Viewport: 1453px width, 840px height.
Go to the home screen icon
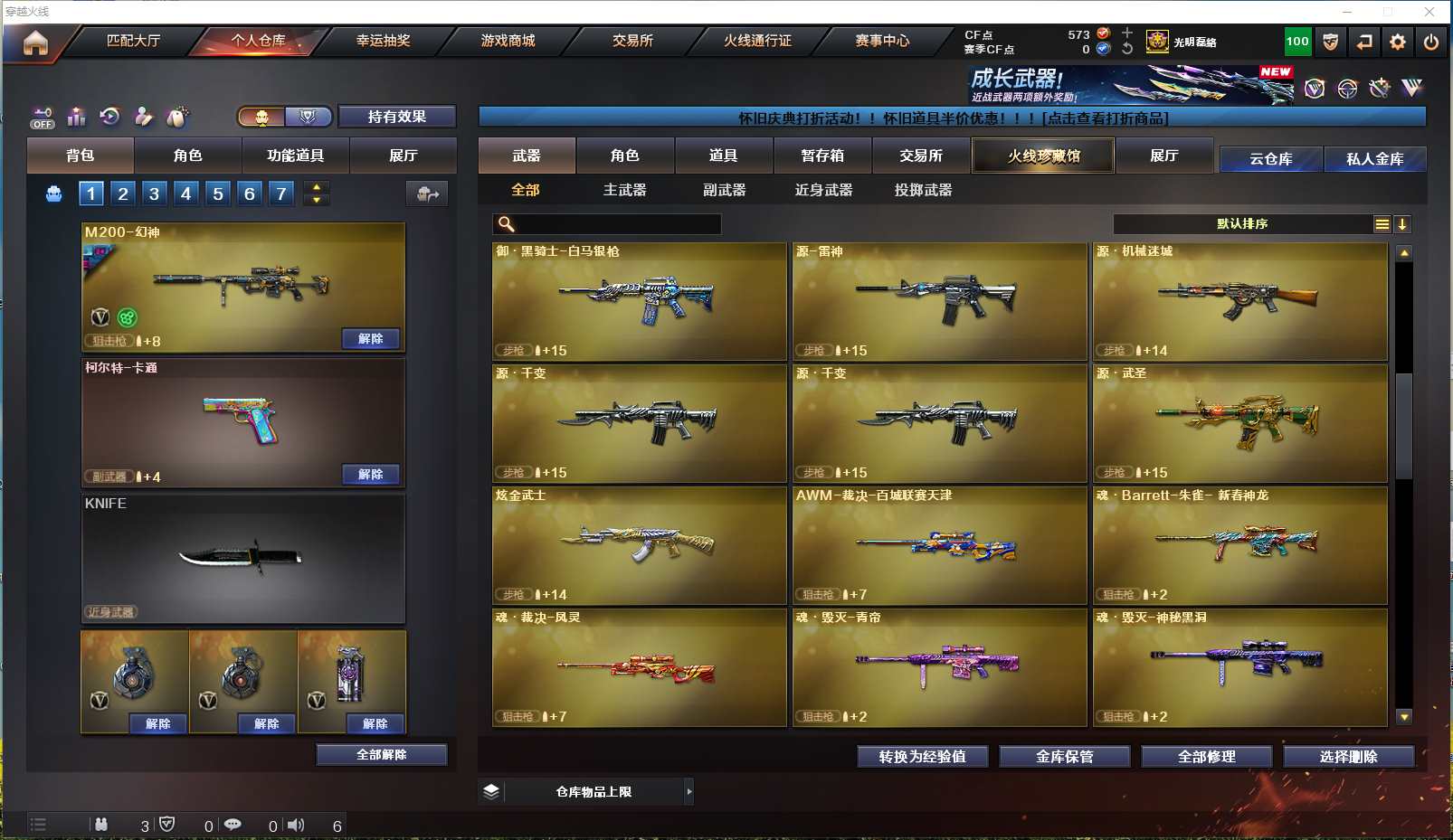35,42
